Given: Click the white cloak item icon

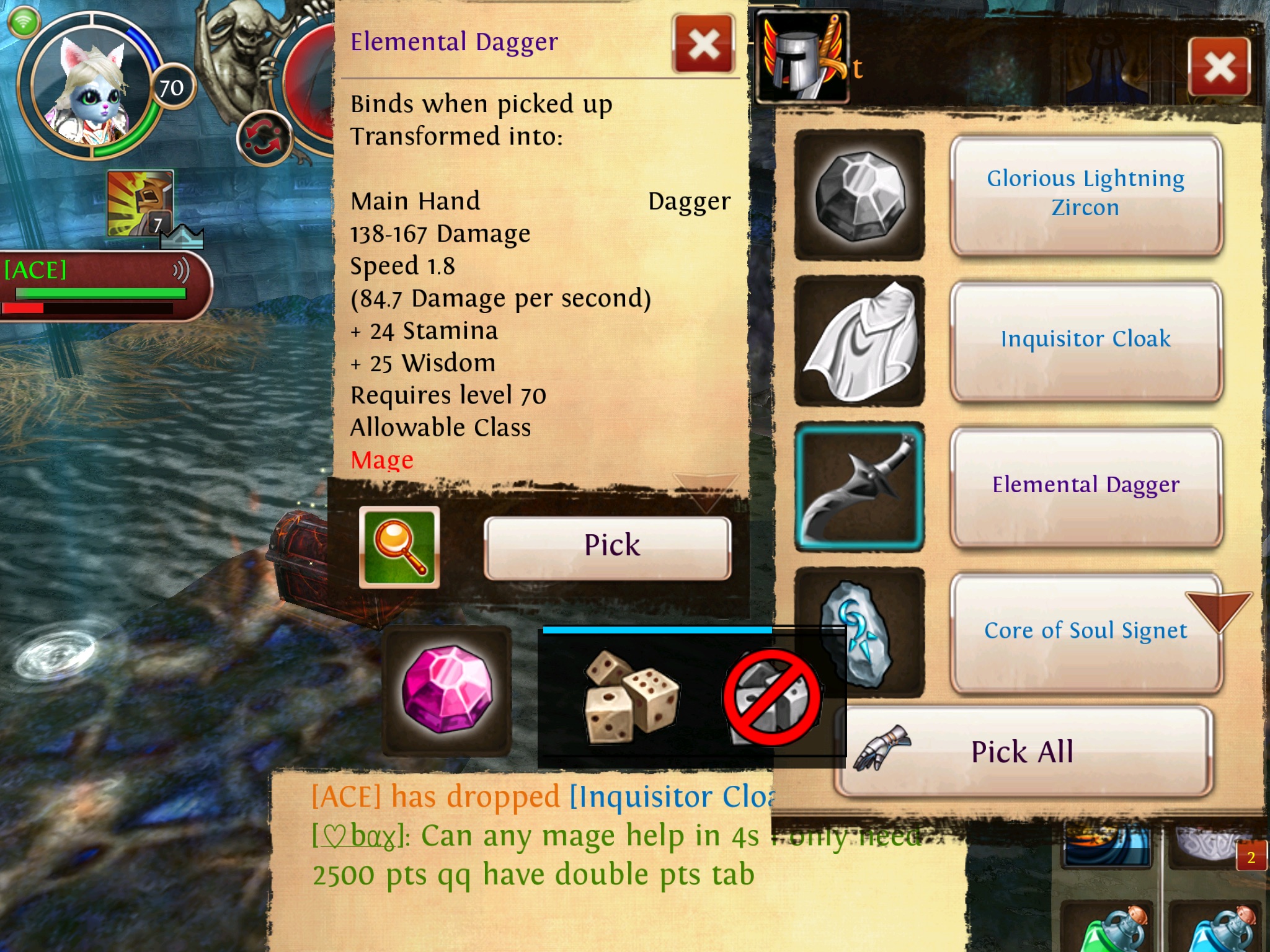Looking at the screenshot, I should point(859,341).
